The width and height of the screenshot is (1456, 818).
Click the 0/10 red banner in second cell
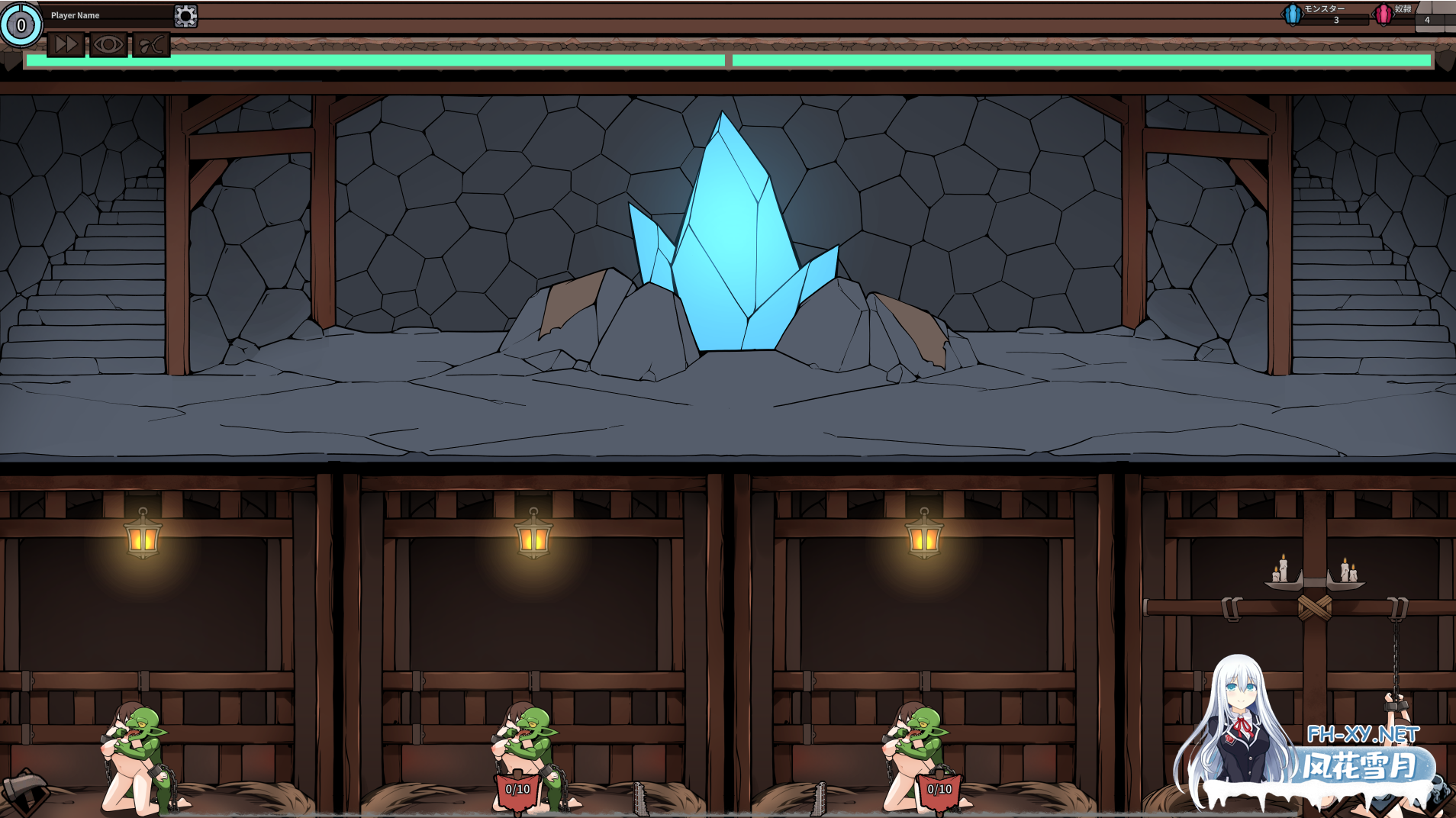[517, 791]
